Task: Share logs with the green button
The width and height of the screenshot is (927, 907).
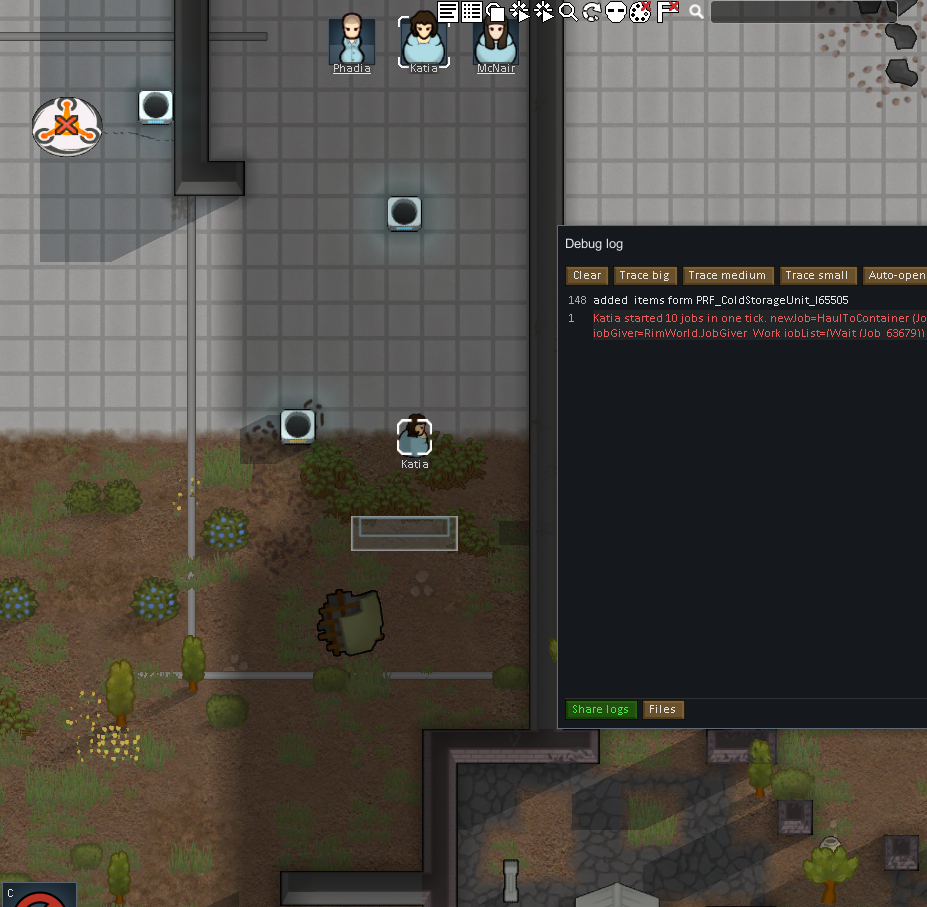Action: (x=600, y=709)
